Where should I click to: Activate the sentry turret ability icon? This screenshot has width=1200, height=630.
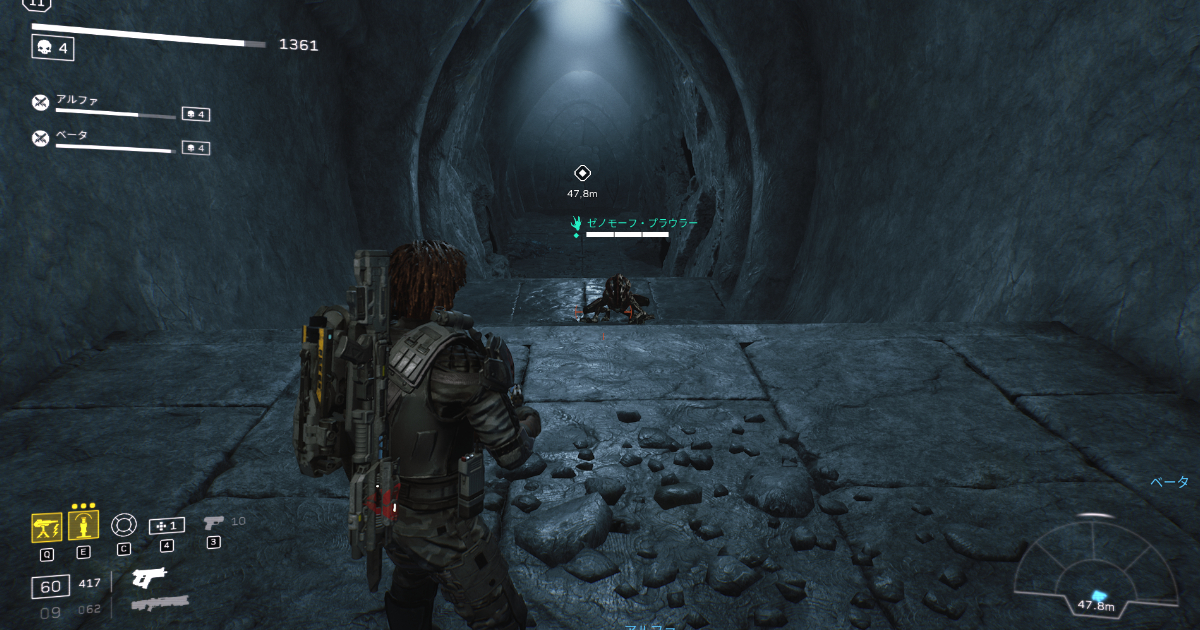pos(47,525)
